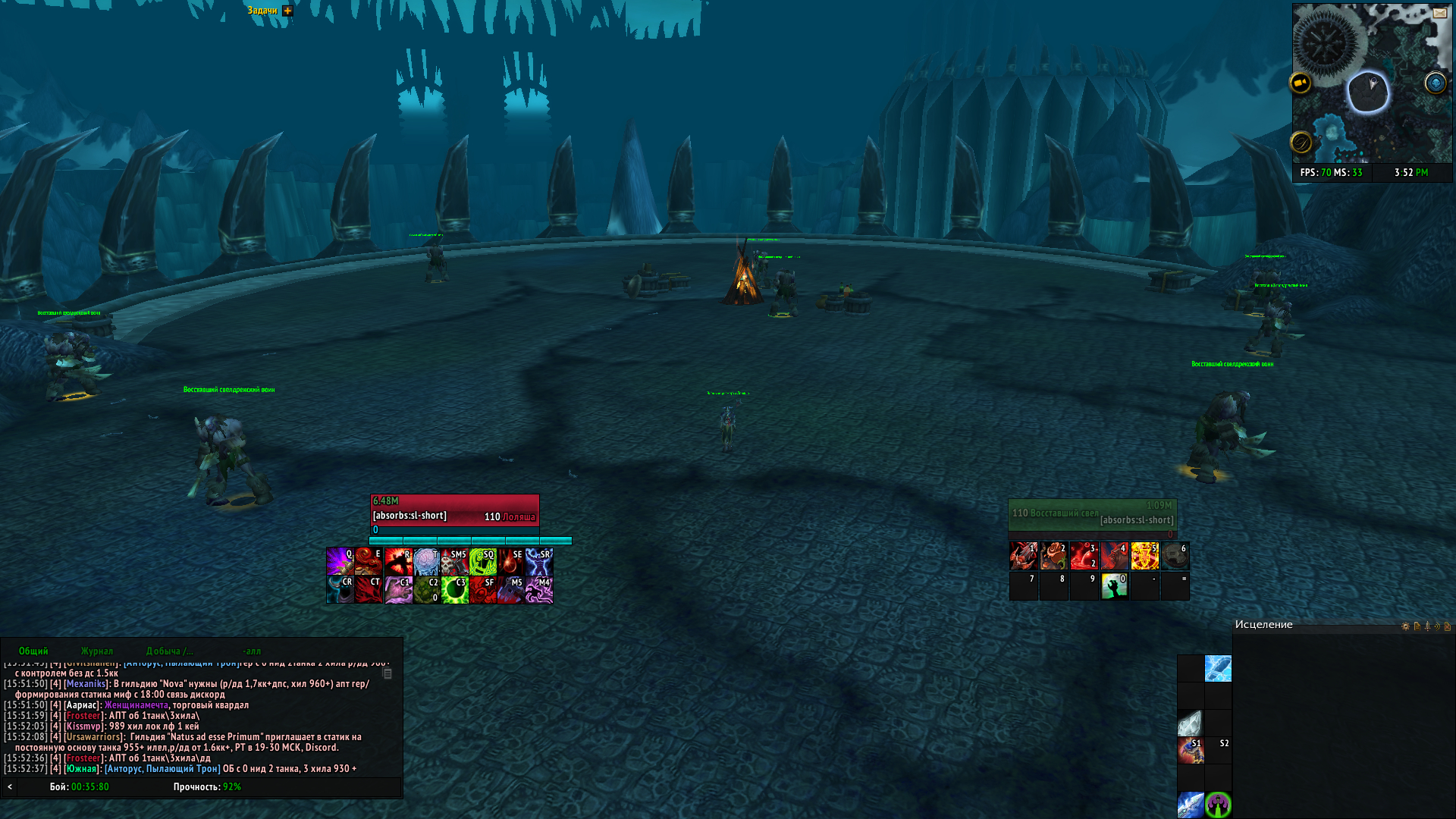This screenshot has width=1456, height=819.
Task: Cast the green rune circle ability SQ
Action: [483, 562]
